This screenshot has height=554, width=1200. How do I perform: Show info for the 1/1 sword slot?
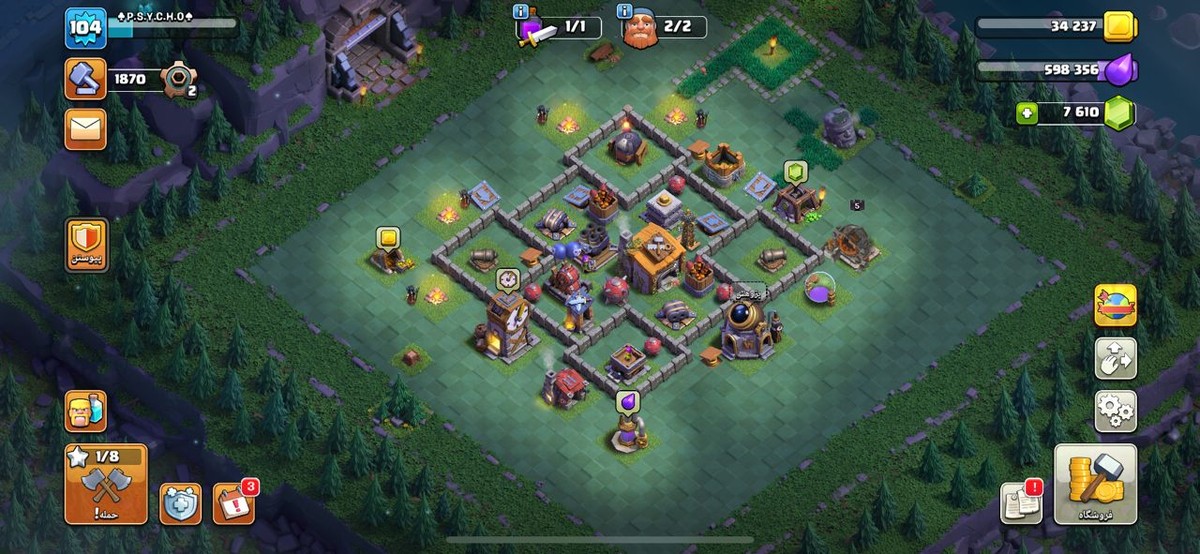[x=521, y=12]
